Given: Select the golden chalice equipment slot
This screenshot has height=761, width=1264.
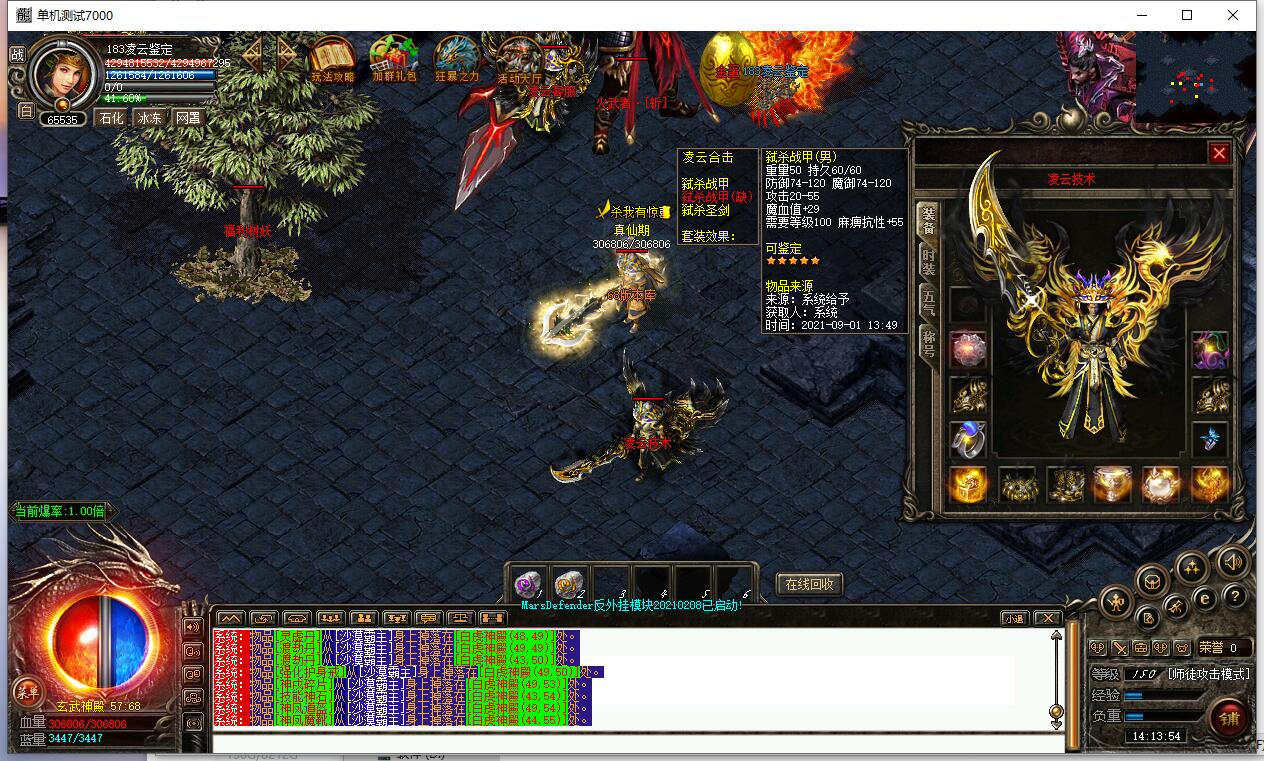Looking at the screenshot, I should click(x=1113, y=485).
